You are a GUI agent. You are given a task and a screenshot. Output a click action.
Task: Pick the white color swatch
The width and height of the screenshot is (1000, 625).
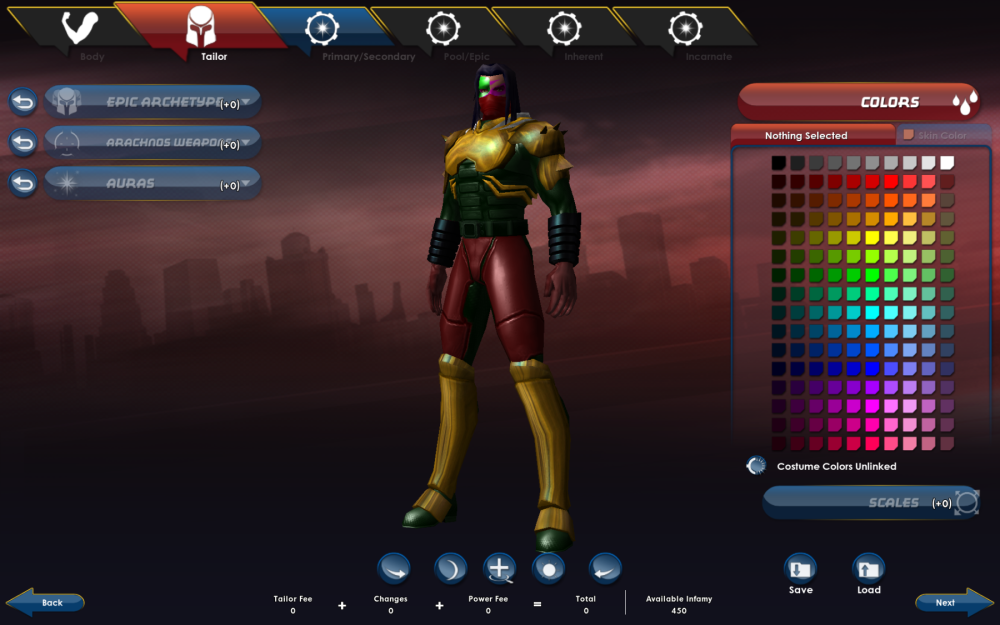[947, 162]
